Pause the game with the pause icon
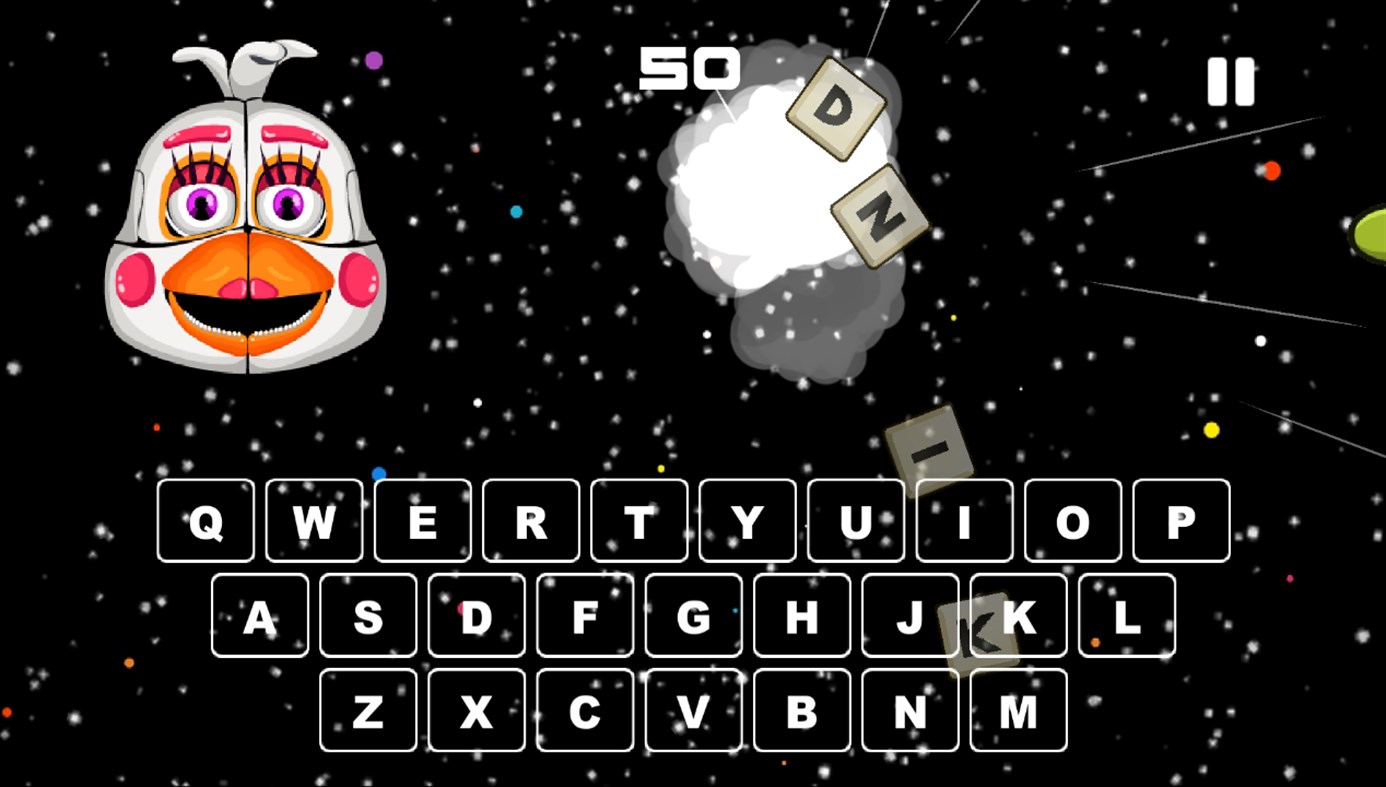Image resolution: width=1386 pixels, height=787 pixels. (x=1232, y=80)
